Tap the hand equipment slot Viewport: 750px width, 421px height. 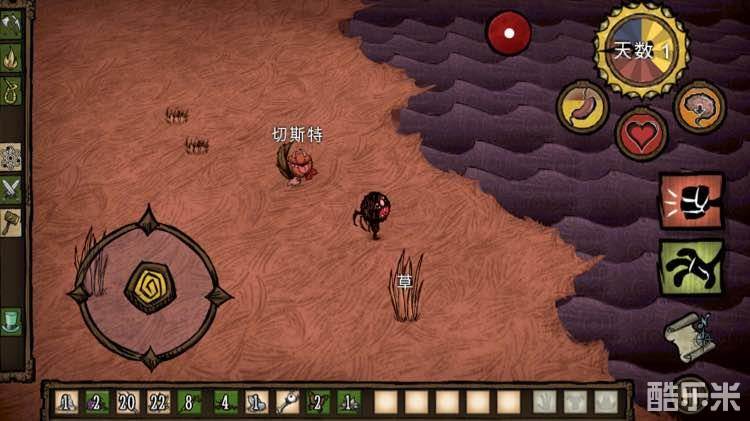[x=543, y=402]
